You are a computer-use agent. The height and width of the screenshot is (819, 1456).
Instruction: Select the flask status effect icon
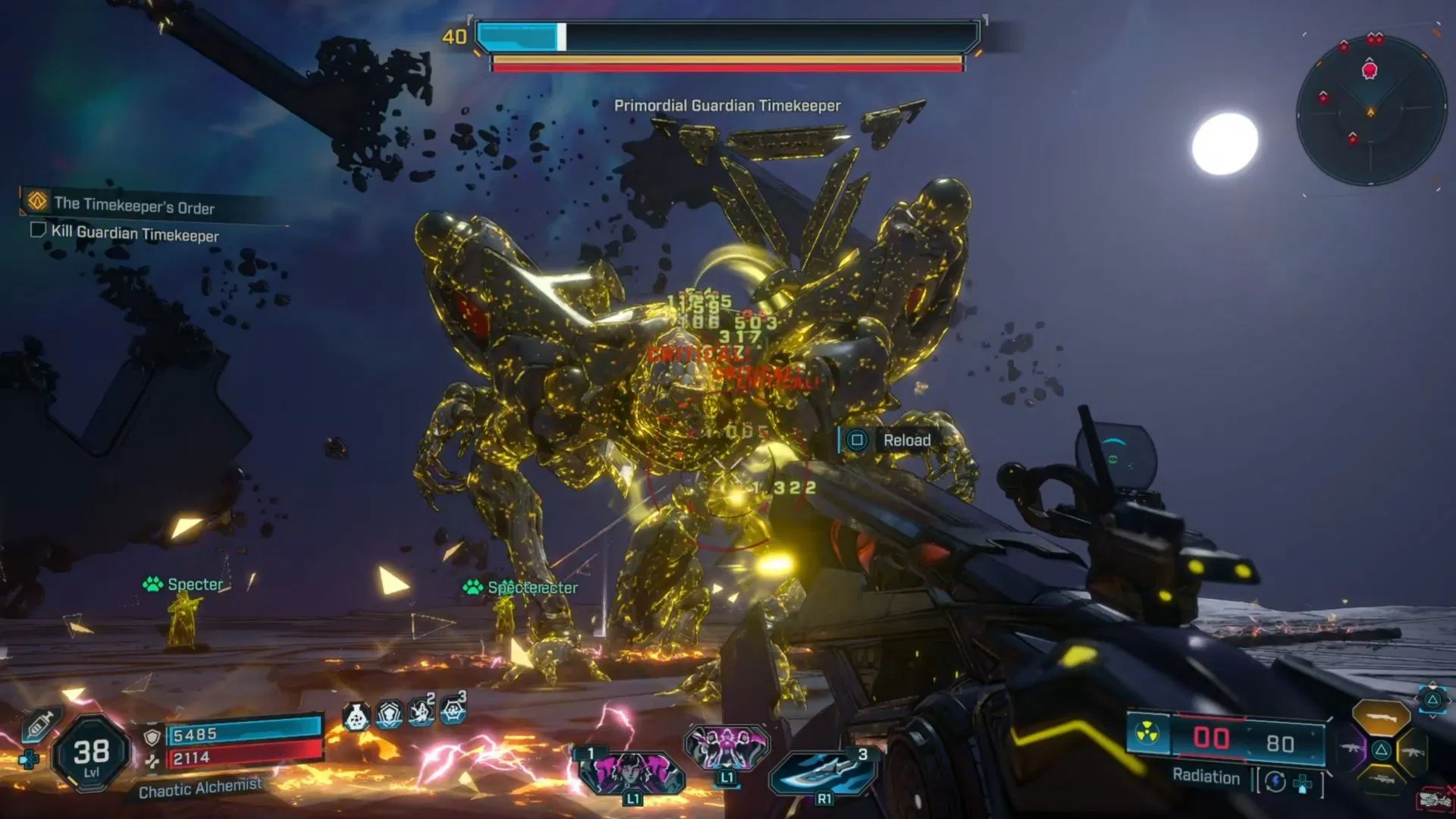(x=356, y=716)
